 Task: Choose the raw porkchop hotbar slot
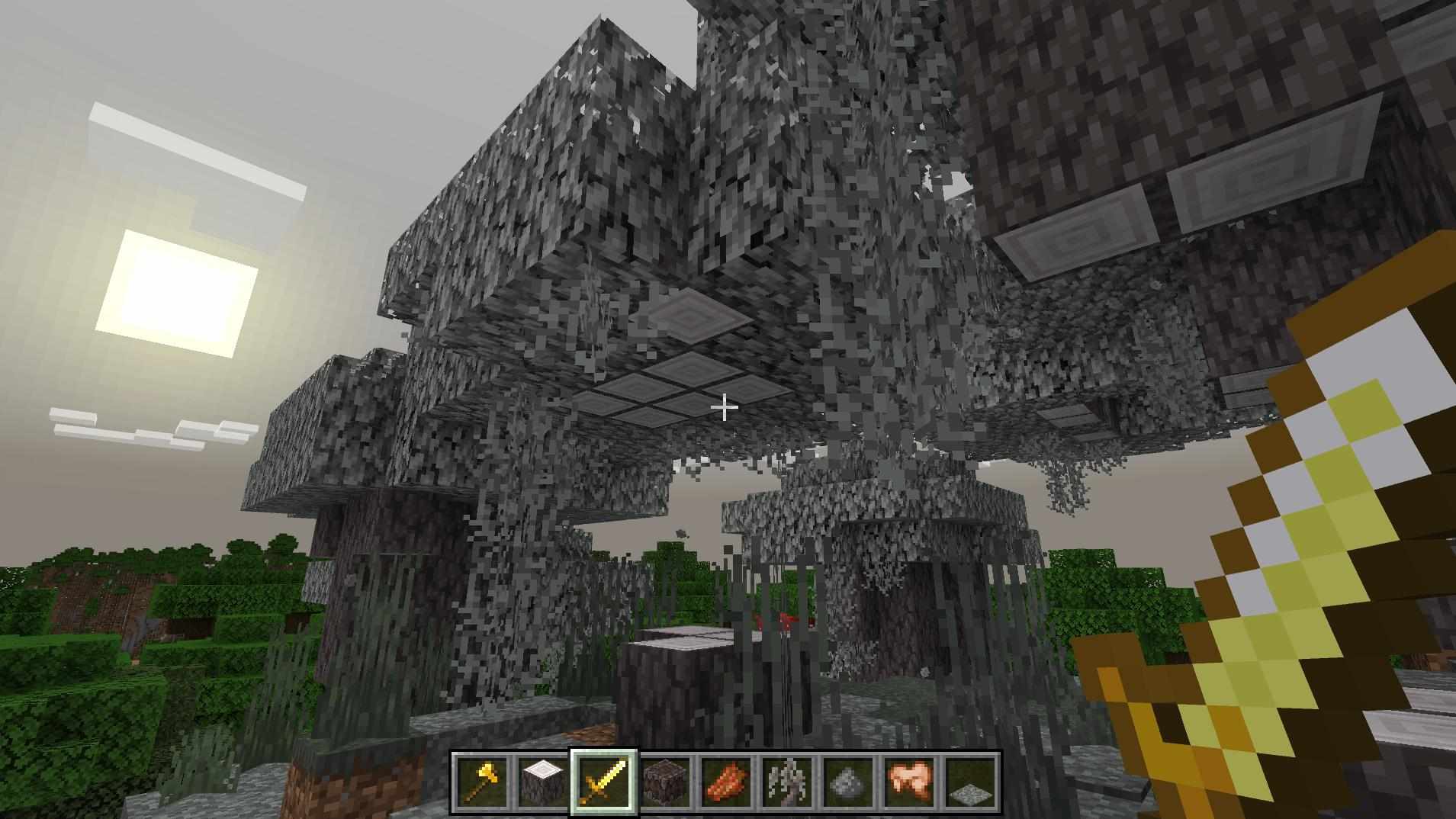tap(908, 782)
